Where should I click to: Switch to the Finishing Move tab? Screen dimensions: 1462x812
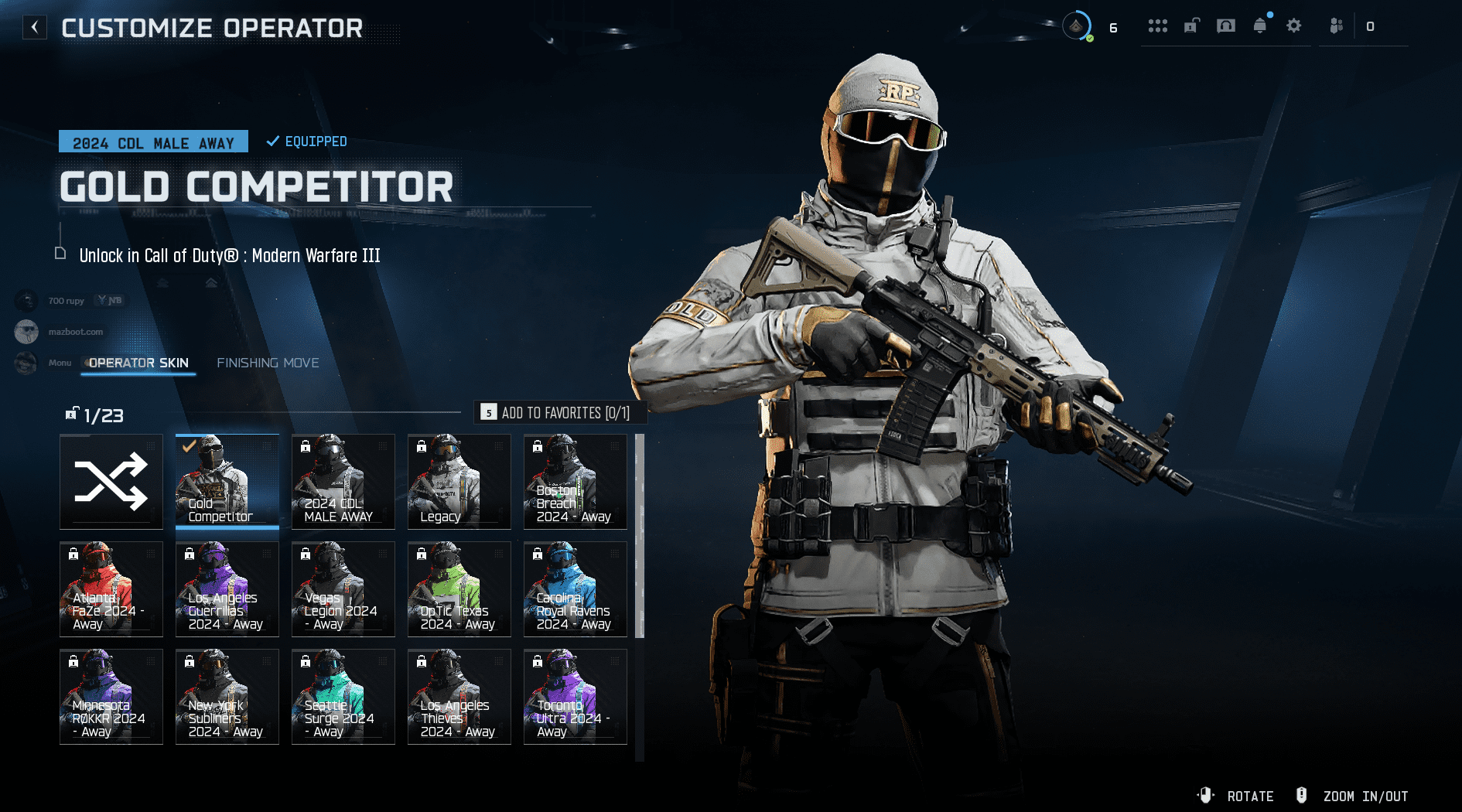pyautogui.click(x=268, y=363)
